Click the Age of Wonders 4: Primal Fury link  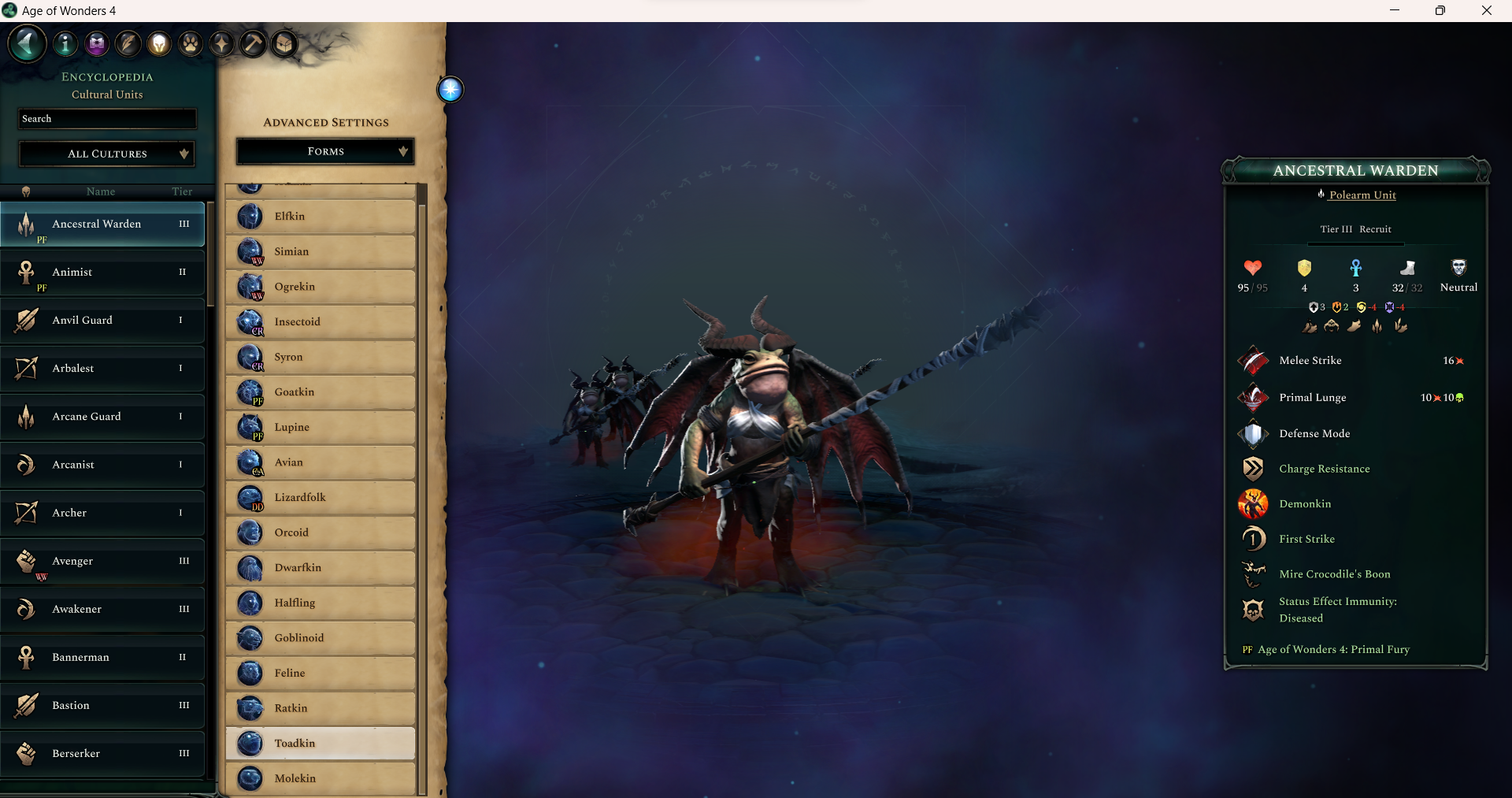tap(1334, 650)
